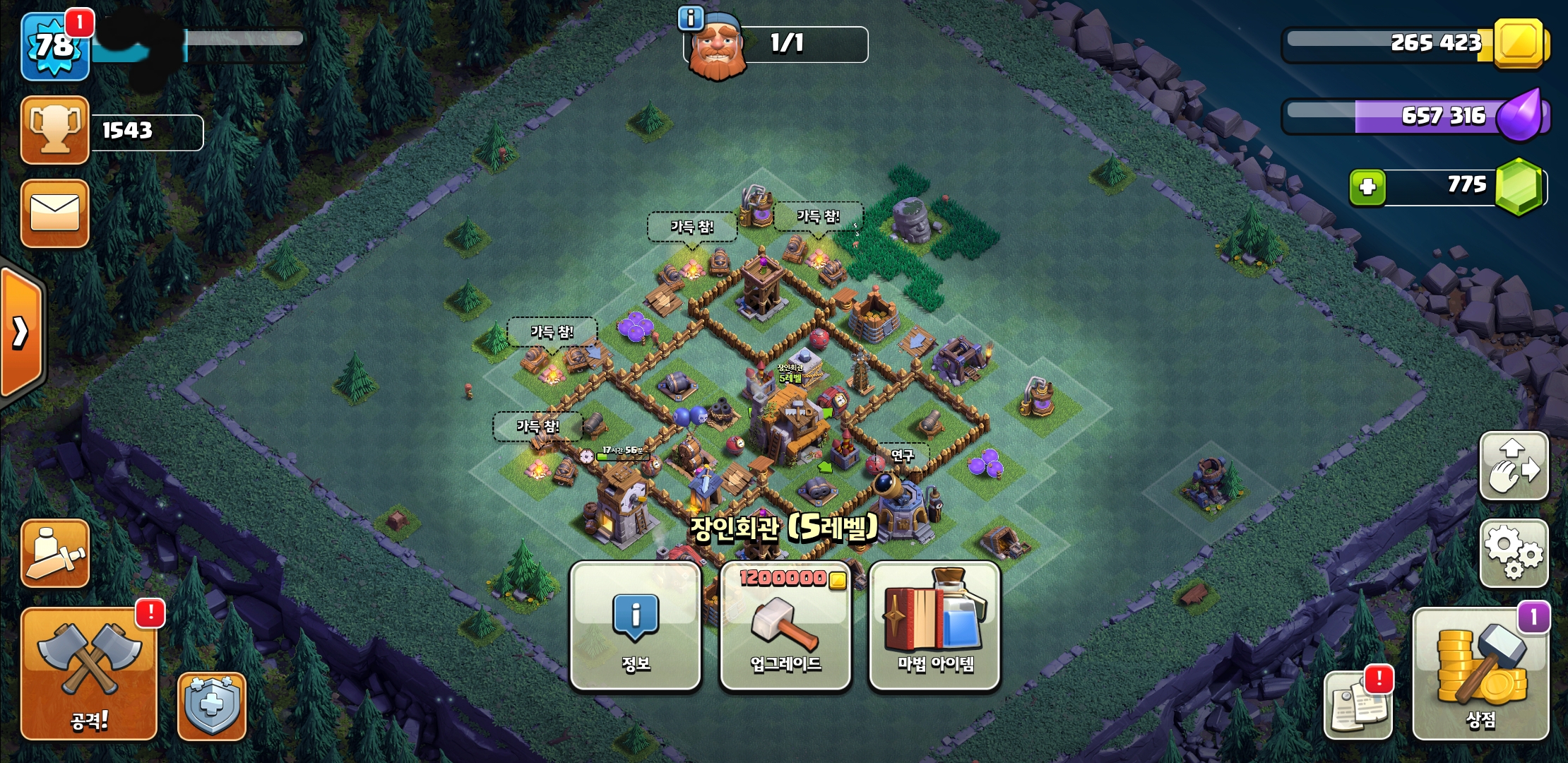This screenshot has height=763, width=1568.
Task: Open the 공격! attack button
Action: point(89,674)
